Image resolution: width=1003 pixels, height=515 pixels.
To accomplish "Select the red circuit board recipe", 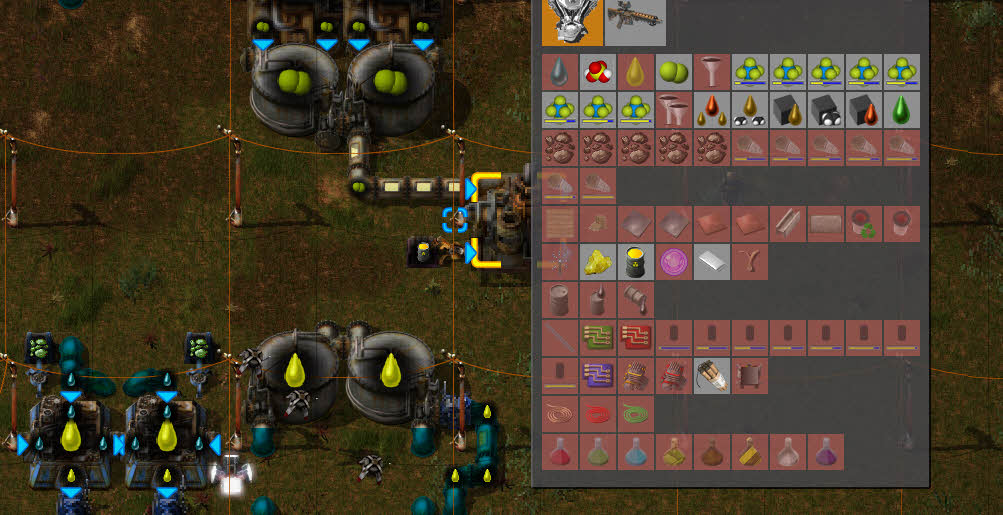I will coord(636,337).
